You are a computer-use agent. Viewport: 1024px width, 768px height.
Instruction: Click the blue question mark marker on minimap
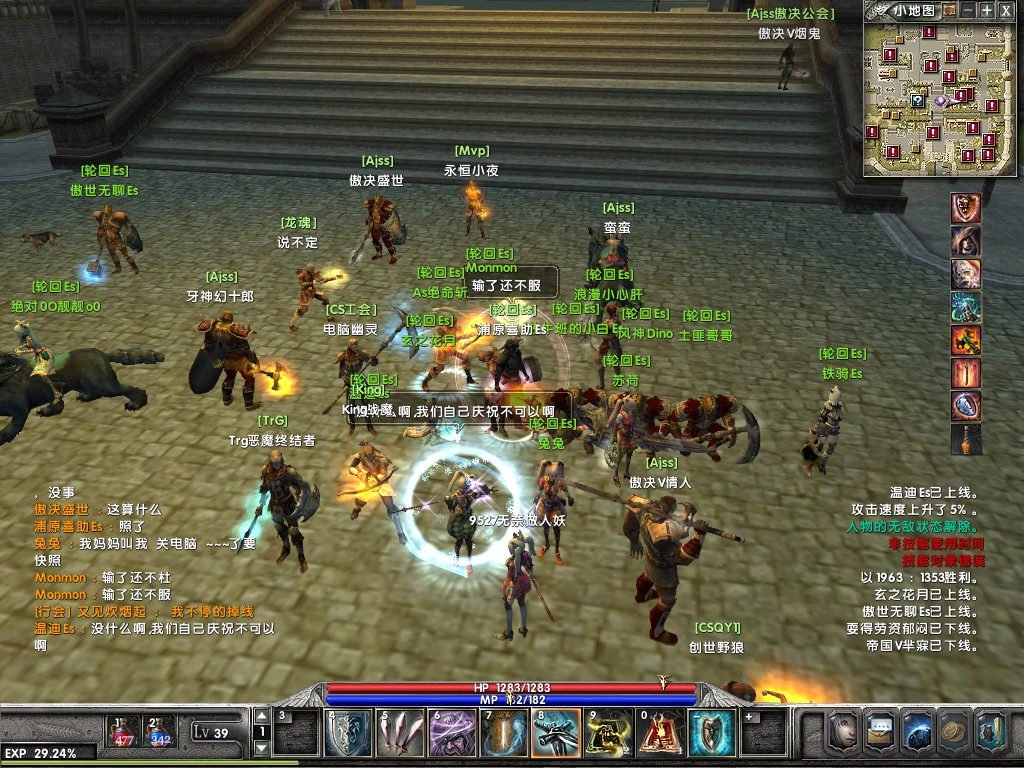tap(917, 101)
